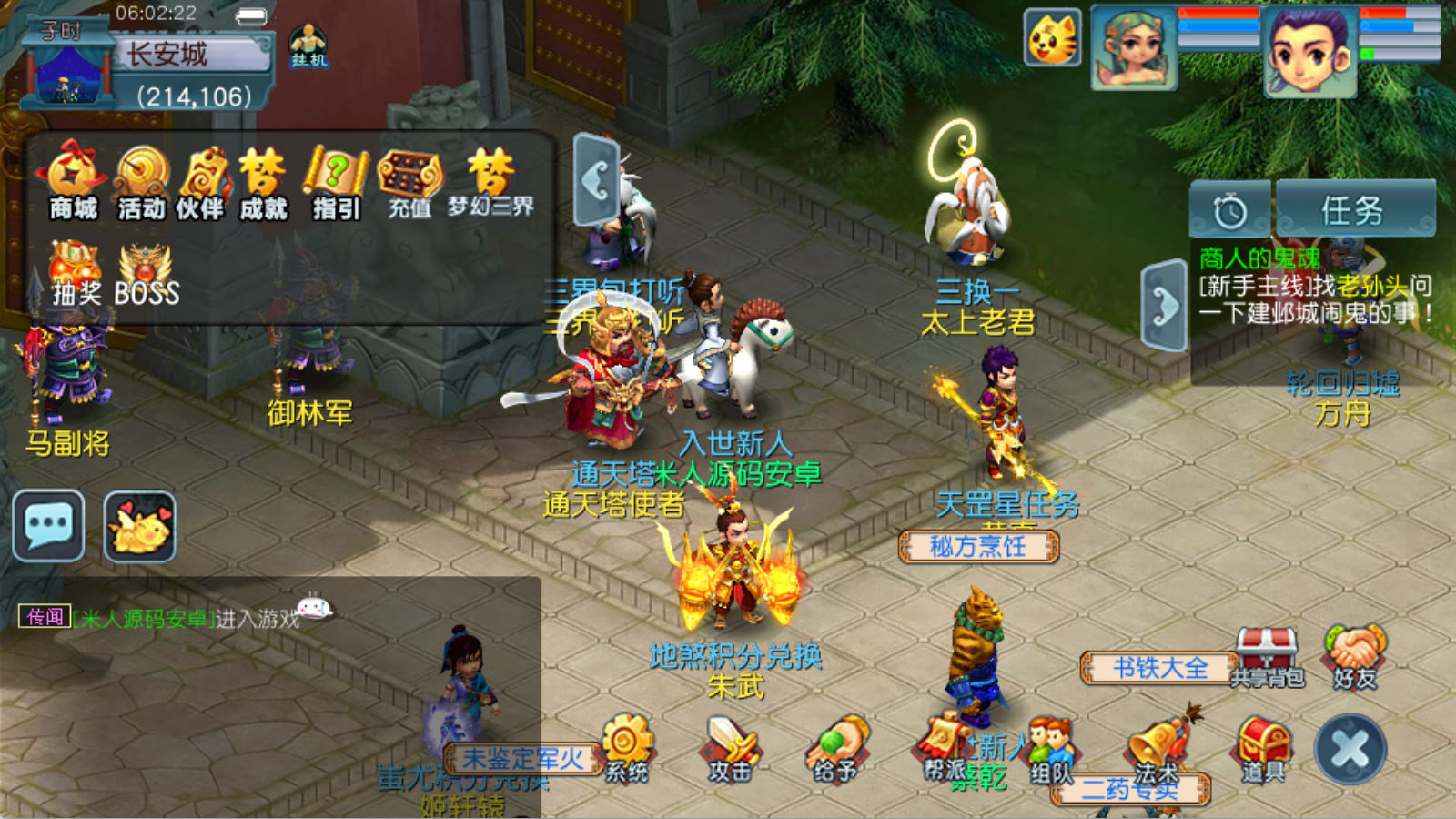Switch to the 任务 quest tab

coord(1355,209)
